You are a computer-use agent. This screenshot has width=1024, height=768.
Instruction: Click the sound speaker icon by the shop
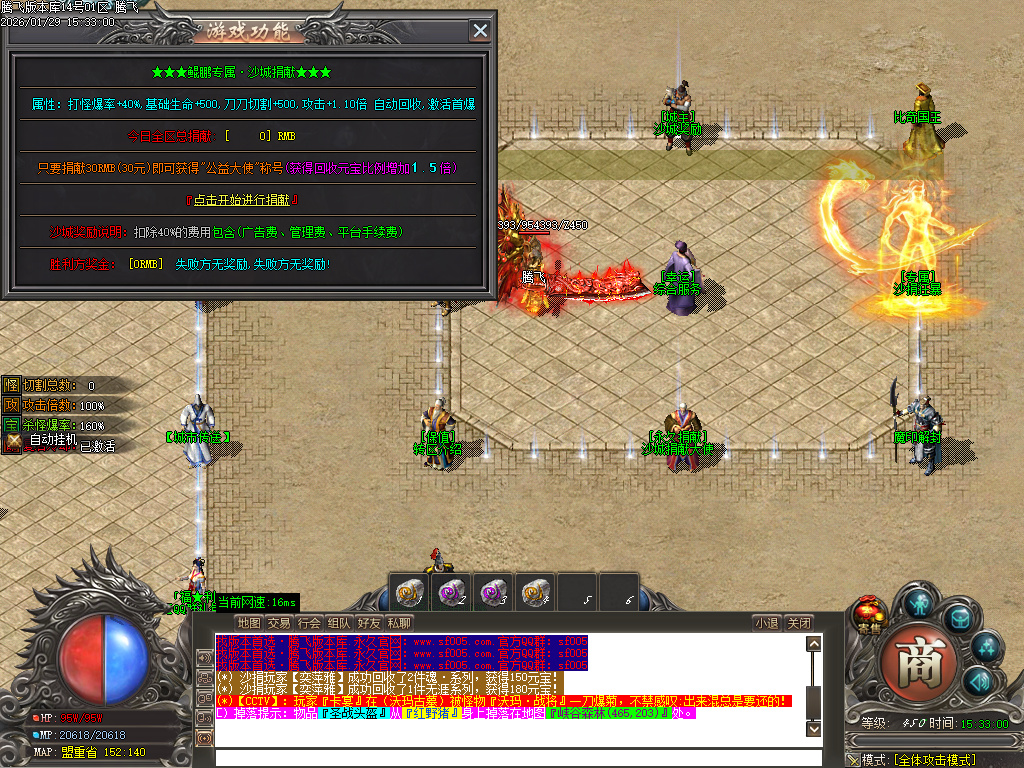pos(978,682)
